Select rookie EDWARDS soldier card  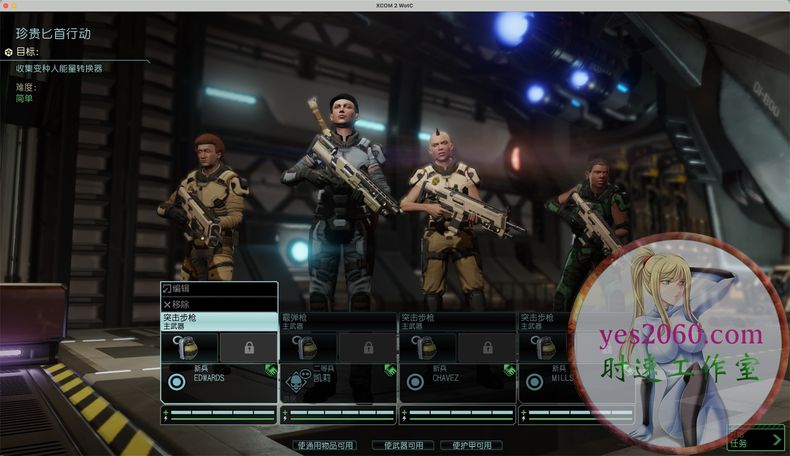[x=219, y=381]
